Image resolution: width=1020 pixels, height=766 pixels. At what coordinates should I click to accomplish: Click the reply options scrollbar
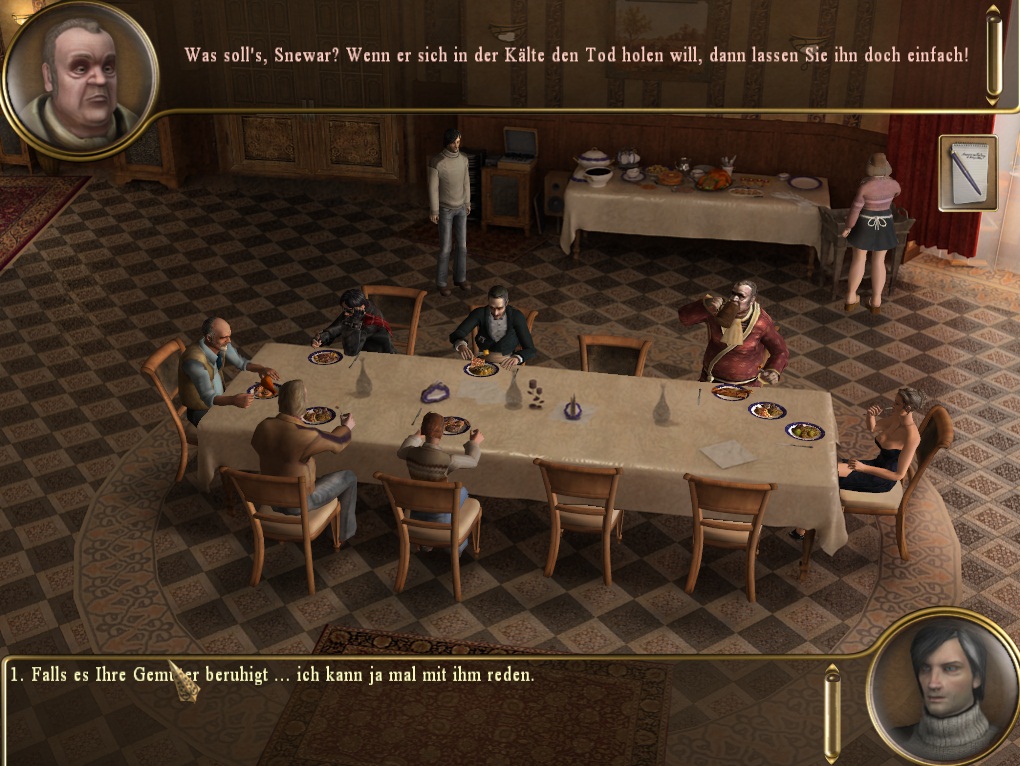click(x=831, y=713)
